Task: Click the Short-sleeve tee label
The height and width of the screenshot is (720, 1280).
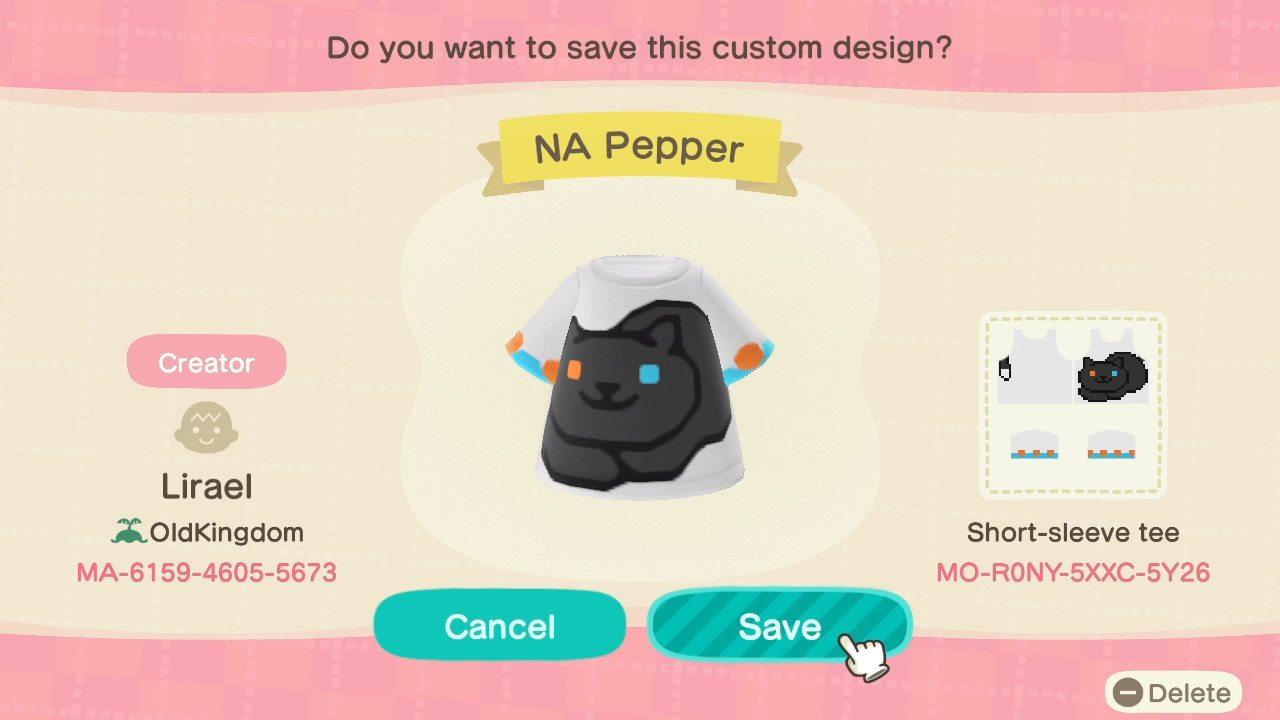Action: pos(1073,532)
